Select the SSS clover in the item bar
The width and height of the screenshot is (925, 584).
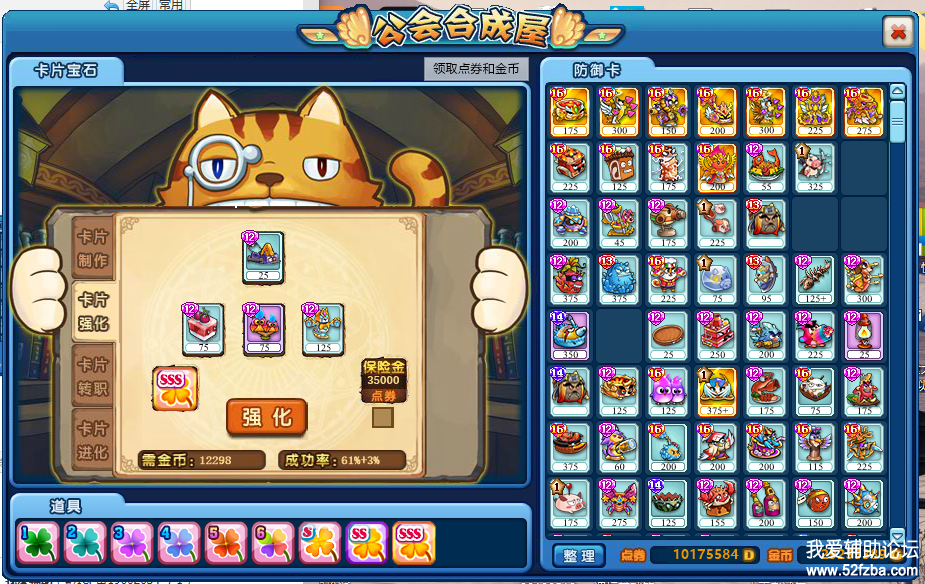pos(413,542)
